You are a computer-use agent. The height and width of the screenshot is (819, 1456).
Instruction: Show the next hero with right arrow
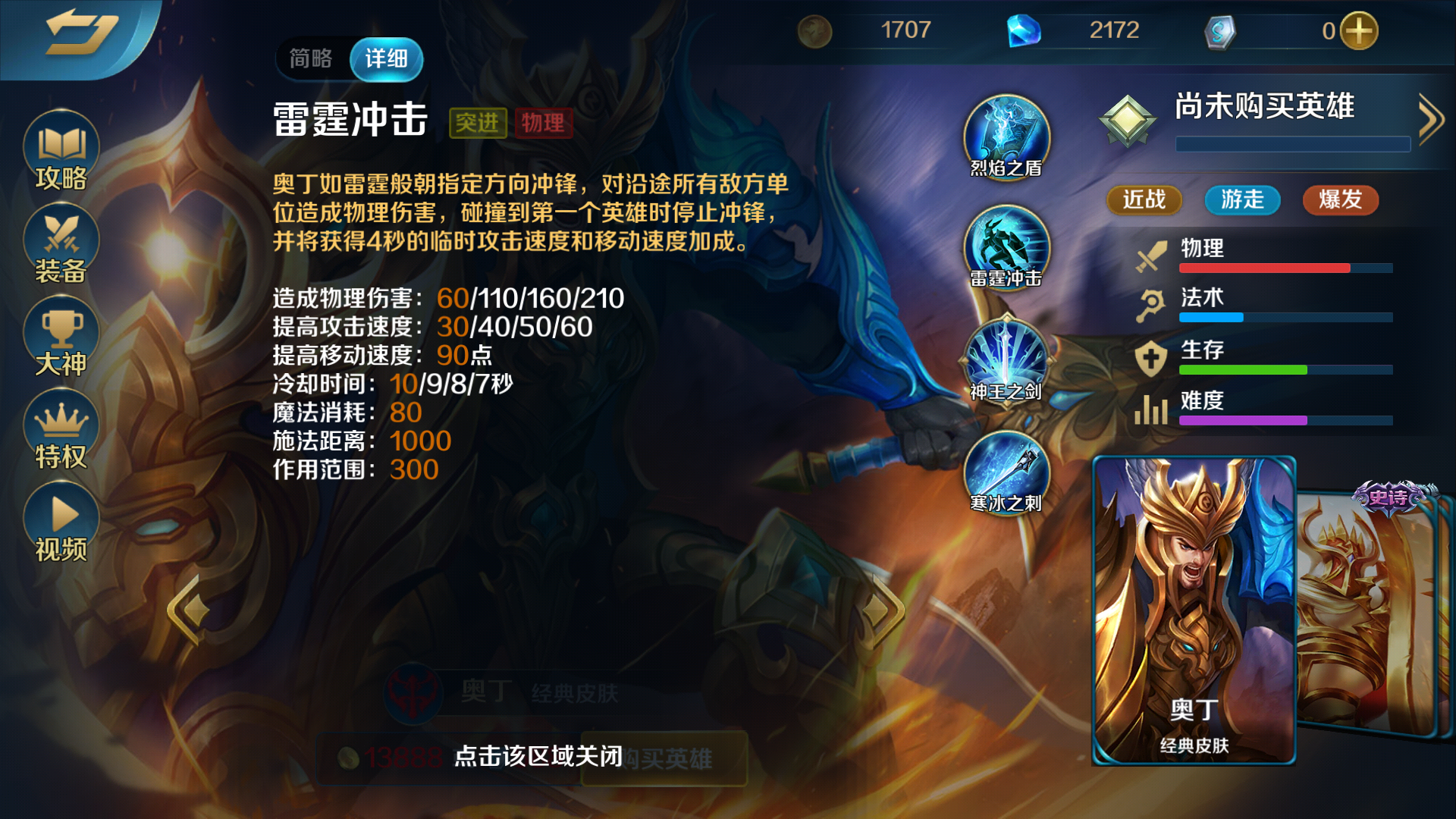coord(882,610)
